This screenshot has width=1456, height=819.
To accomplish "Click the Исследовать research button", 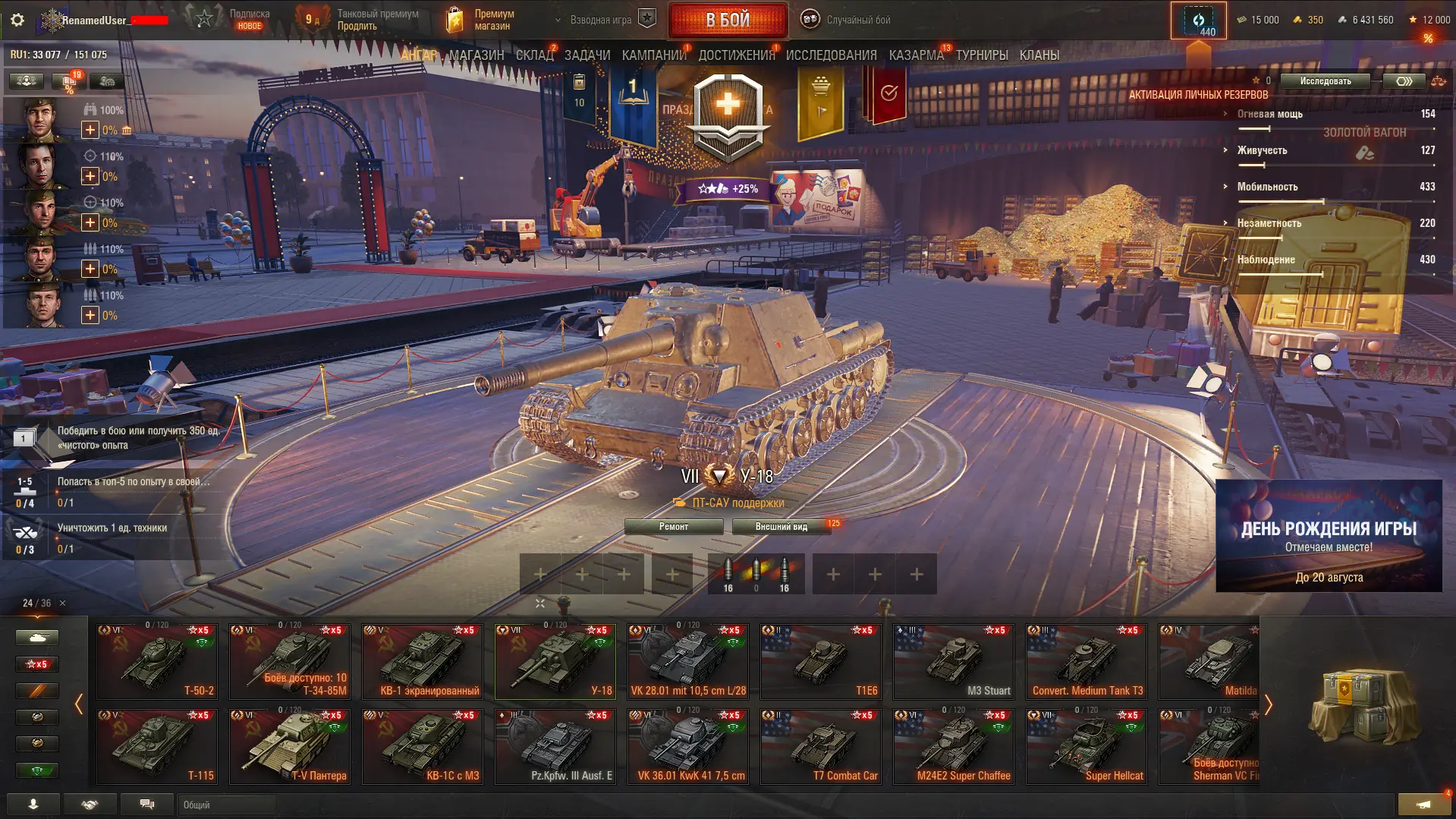I will click(1325, 81).
